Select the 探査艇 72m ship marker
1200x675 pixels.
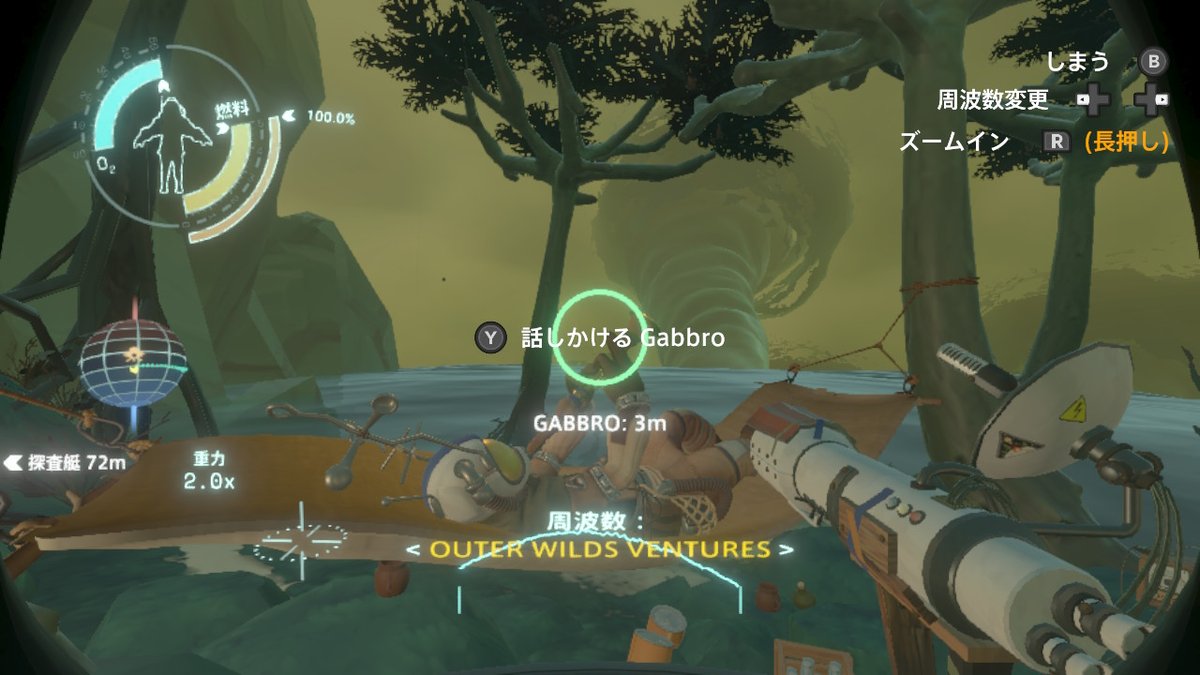66,462
